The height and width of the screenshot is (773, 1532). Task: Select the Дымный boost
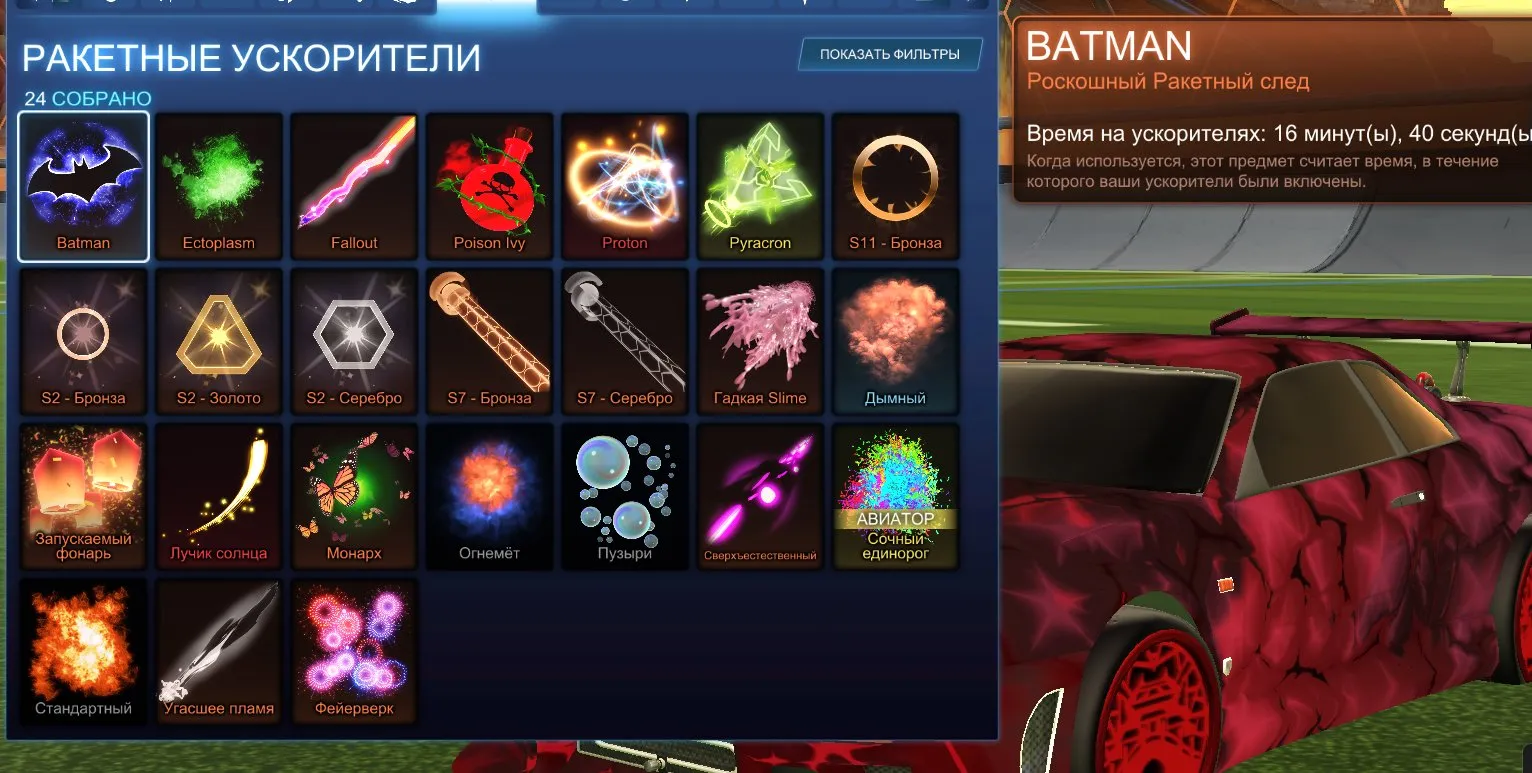coord(895,341)
